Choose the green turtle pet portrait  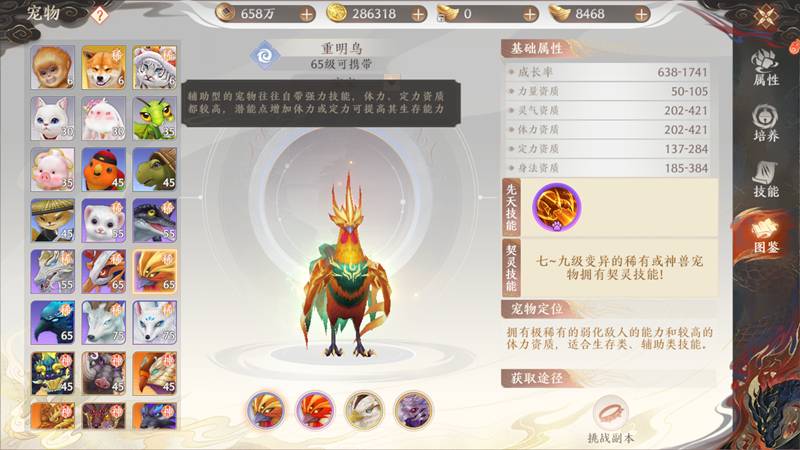[x=155, y=168]
